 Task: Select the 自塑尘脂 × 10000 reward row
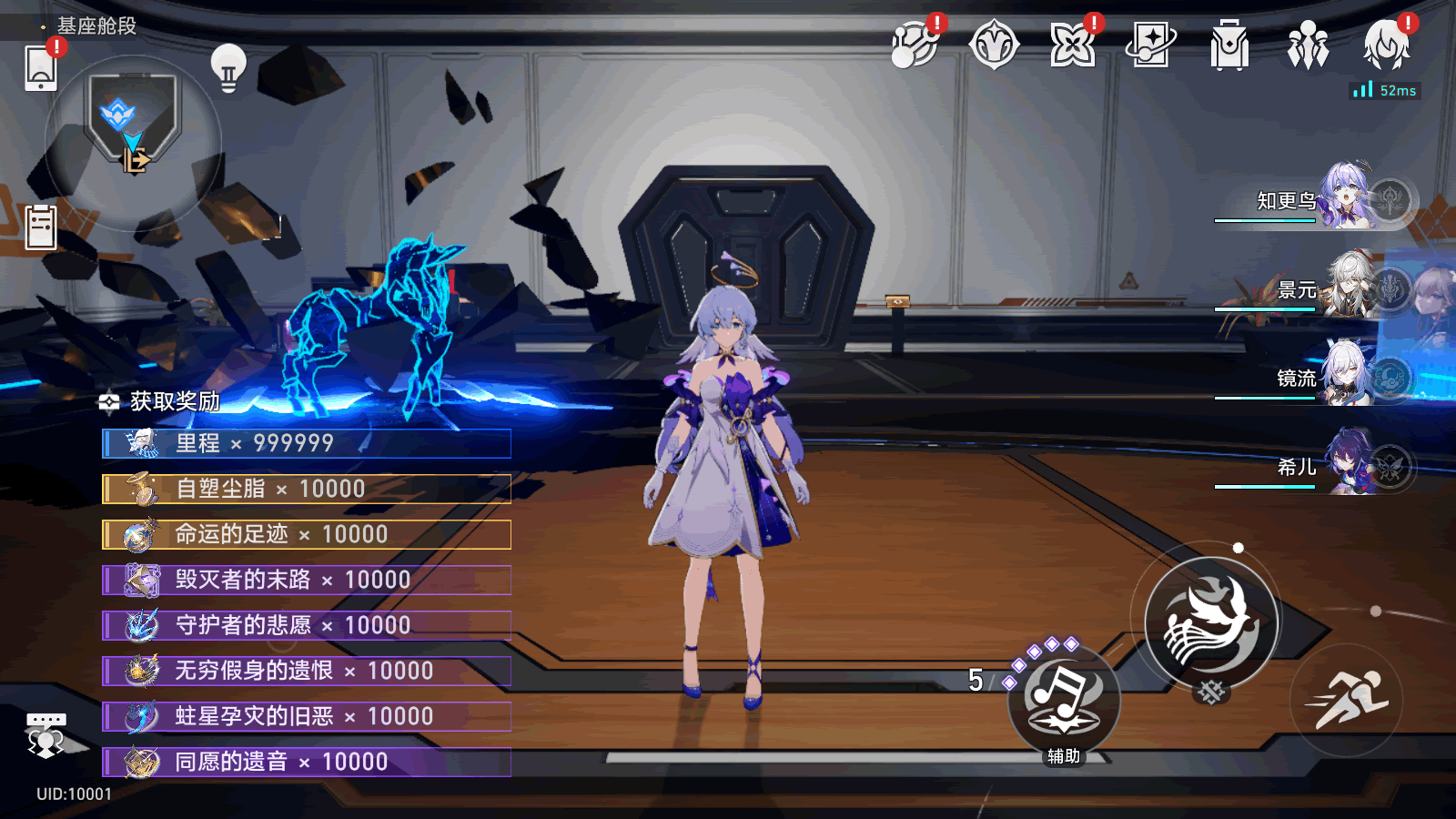pos(307,489)
